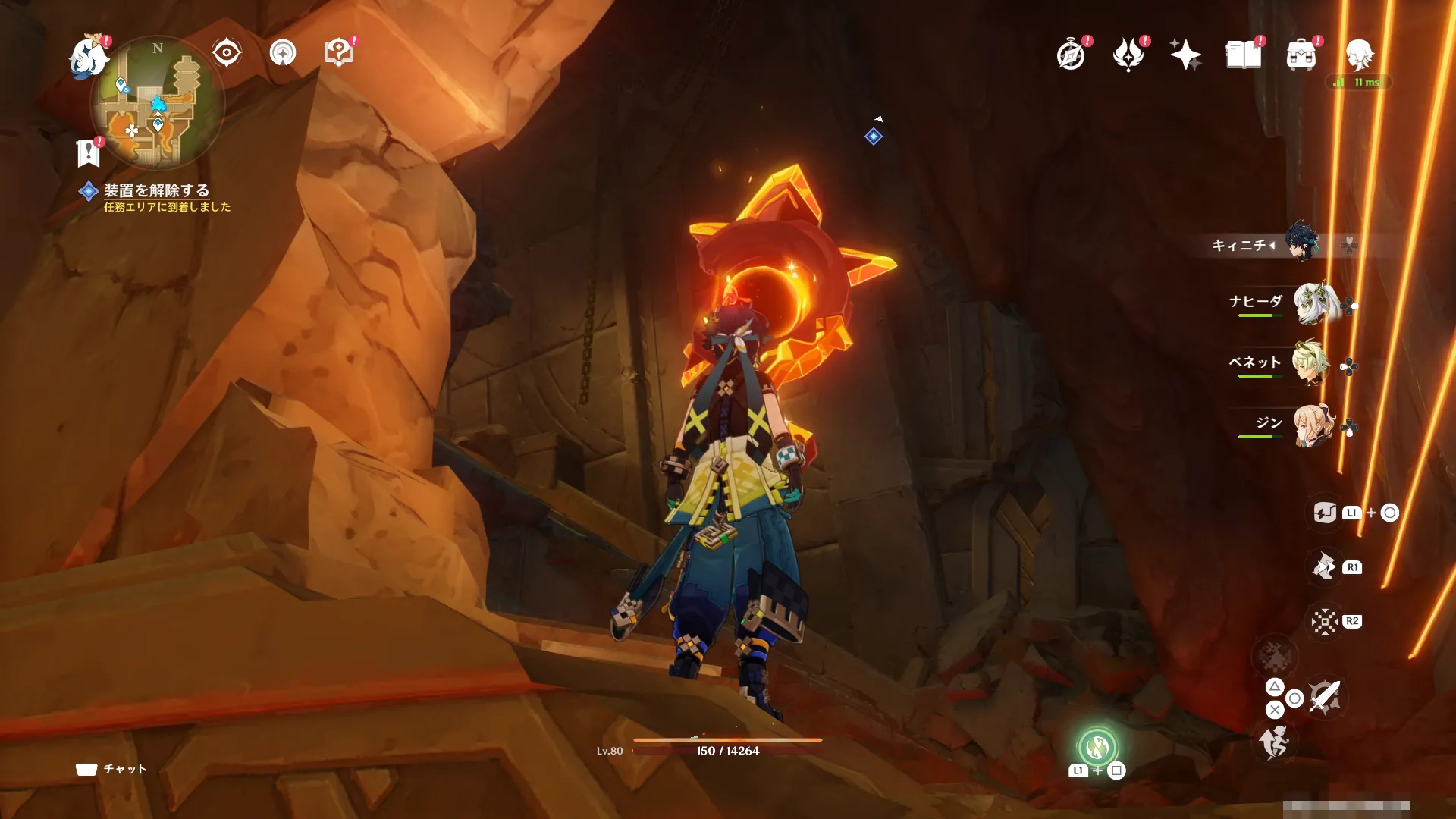Activate the elemental burst icon
Screen dimensions: 1456x819
click(x=1324, y=621)
